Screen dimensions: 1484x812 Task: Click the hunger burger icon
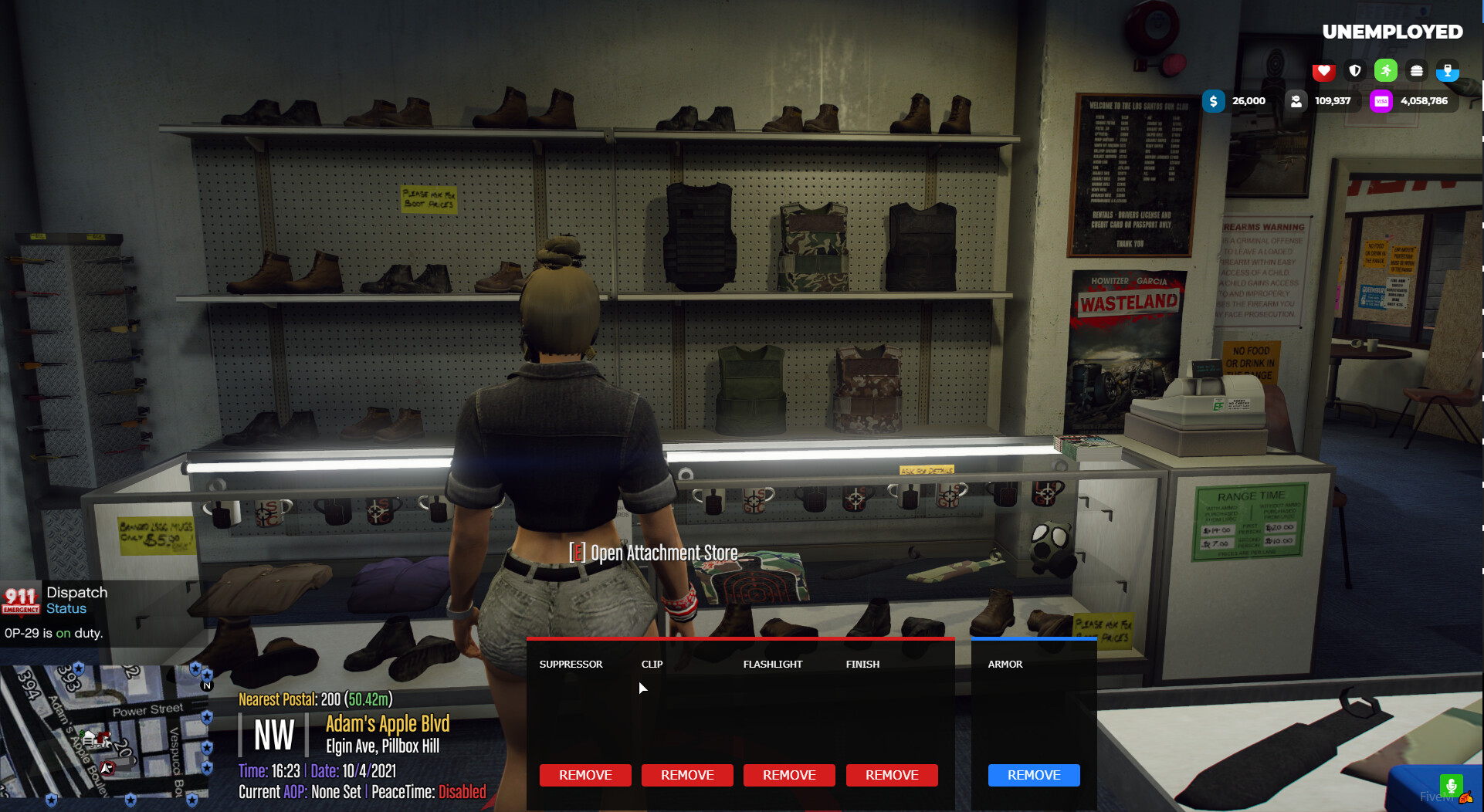(1417, 70)
